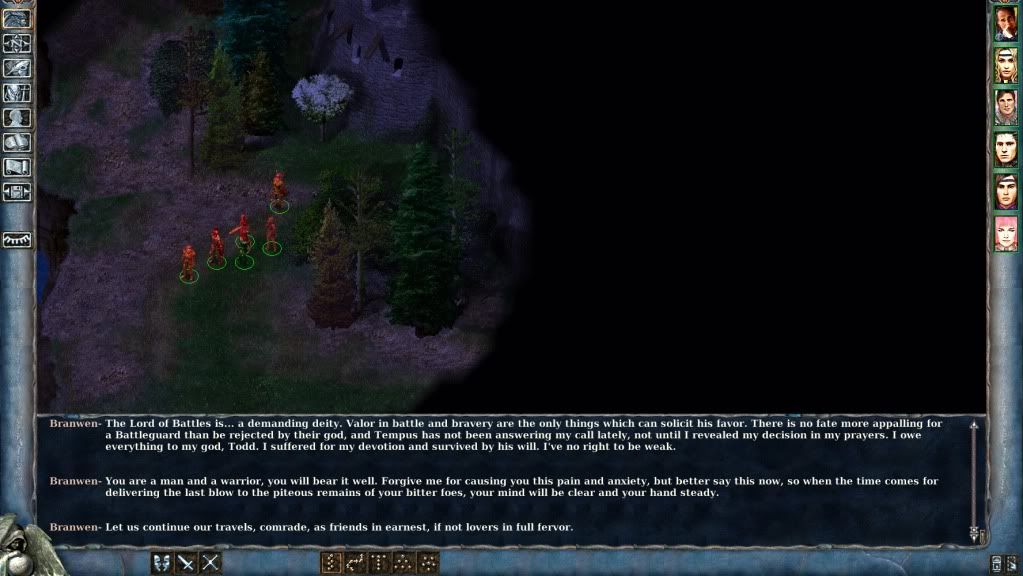
Task: Open the journal from the sidebar
Action: [17, 68]
